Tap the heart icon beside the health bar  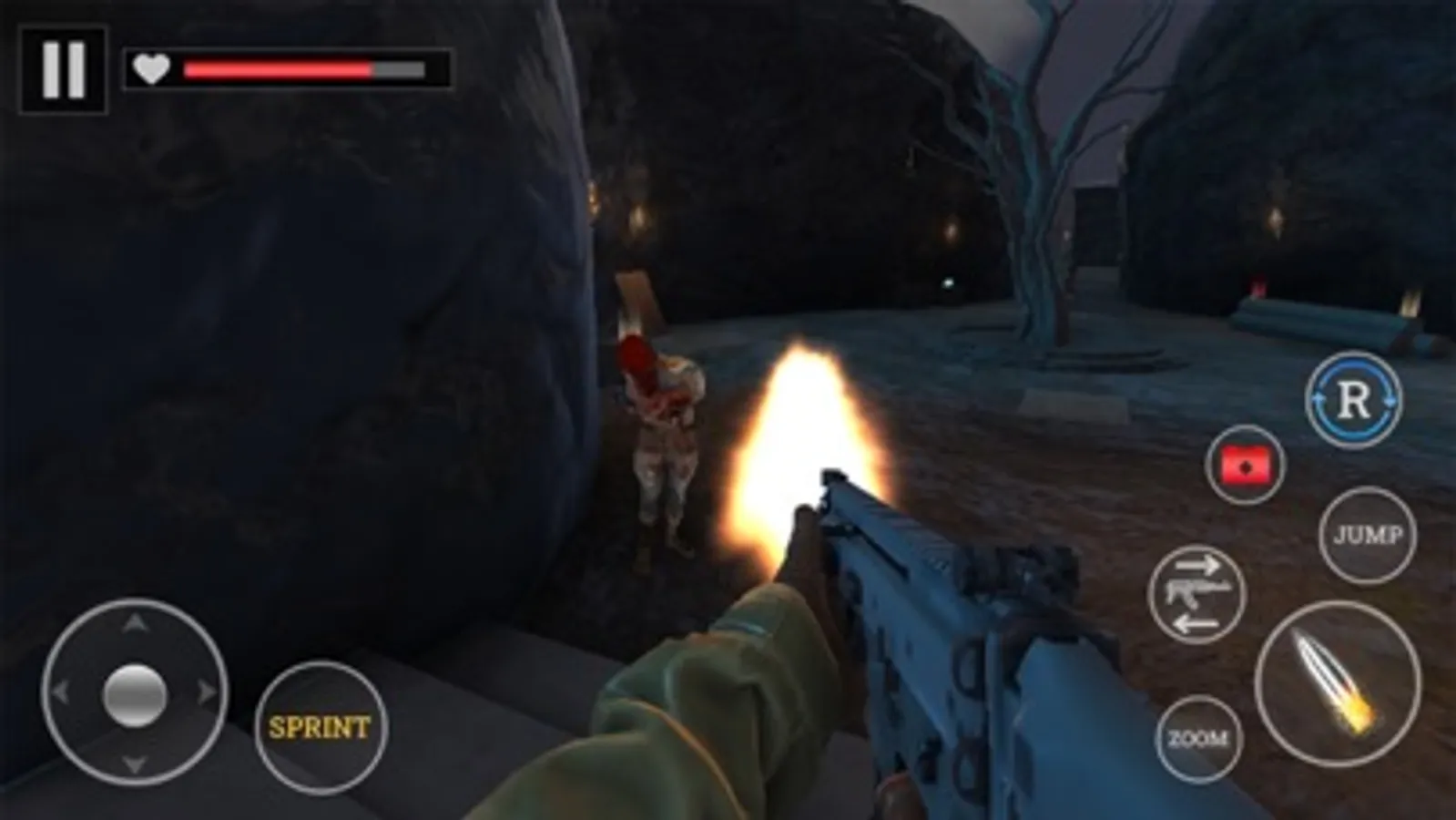[149, 67]
